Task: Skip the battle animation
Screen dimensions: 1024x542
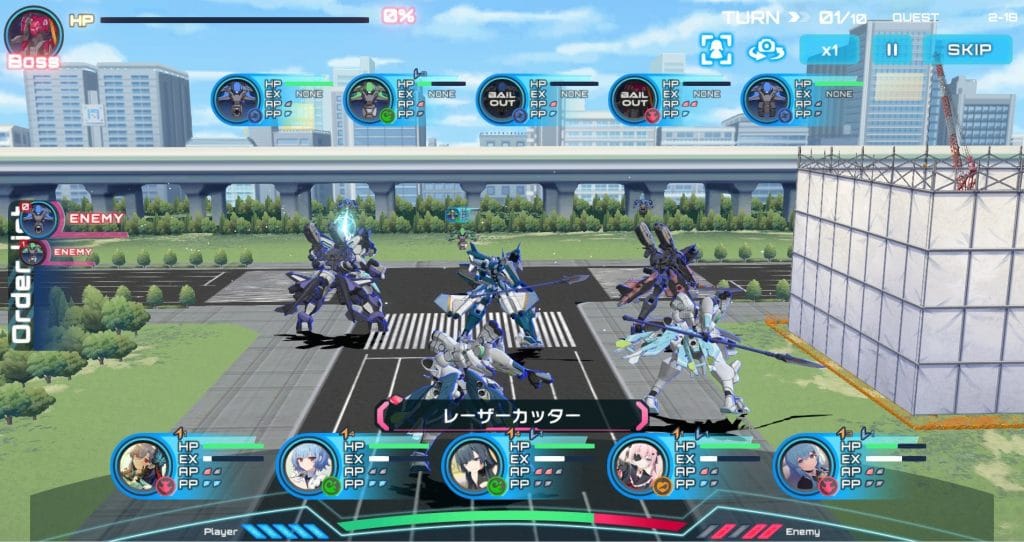Action: [968, 49]
